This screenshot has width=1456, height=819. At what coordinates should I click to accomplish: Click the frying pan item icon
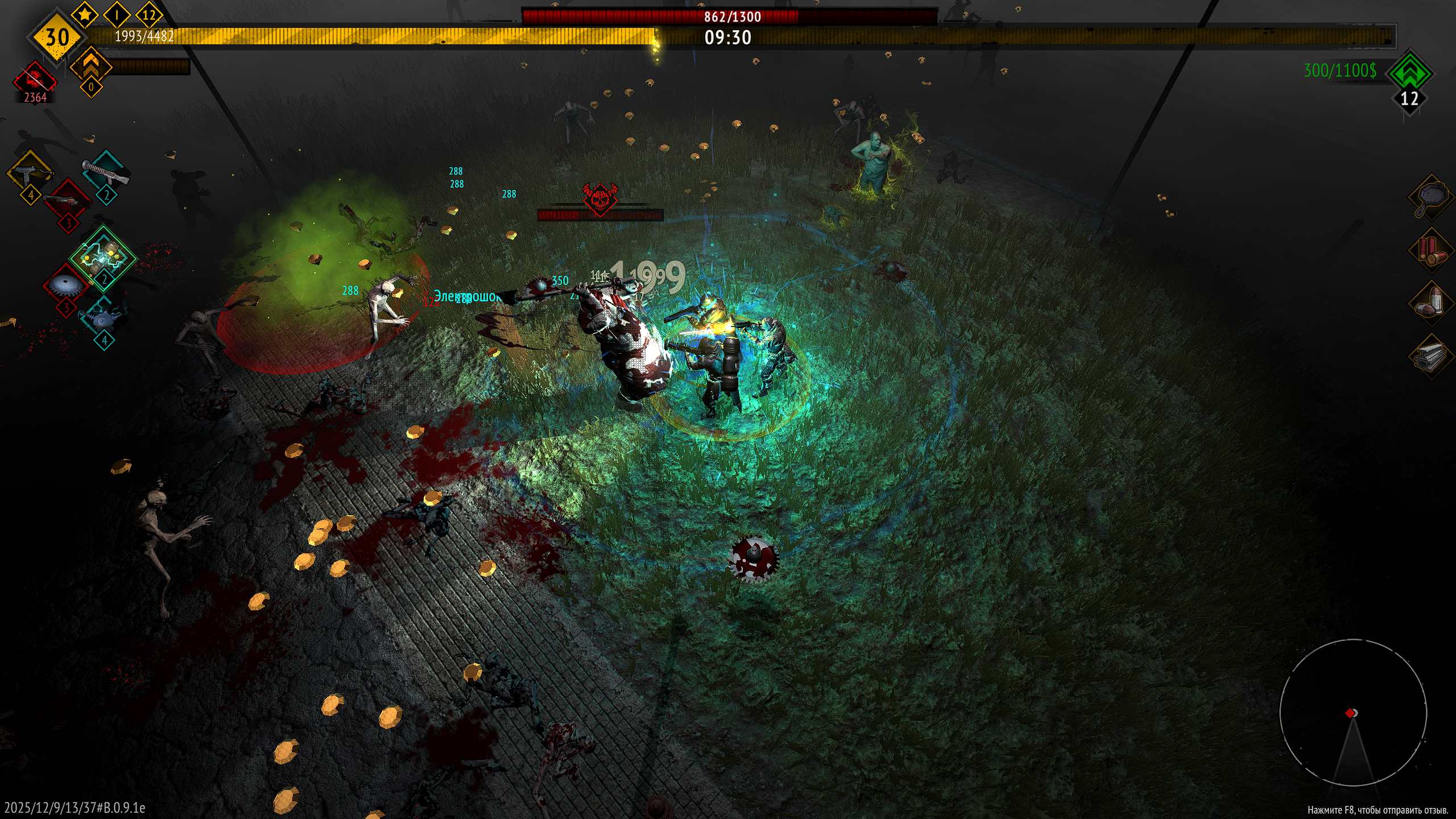click(1430, 197)
